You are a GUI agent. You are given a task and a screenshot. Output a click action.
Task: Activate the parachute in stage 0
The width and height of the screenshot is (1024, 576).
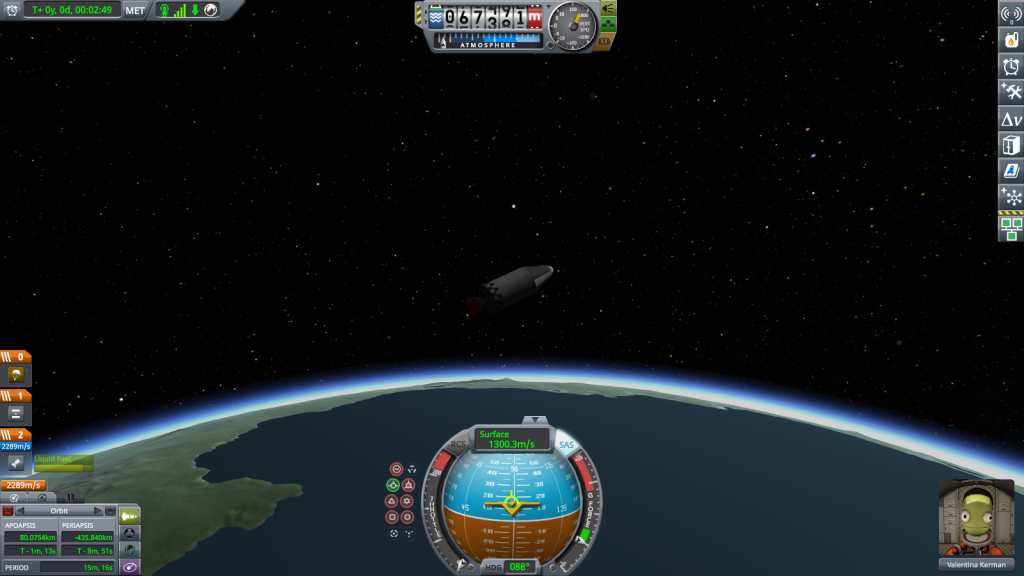pos(16,375)
